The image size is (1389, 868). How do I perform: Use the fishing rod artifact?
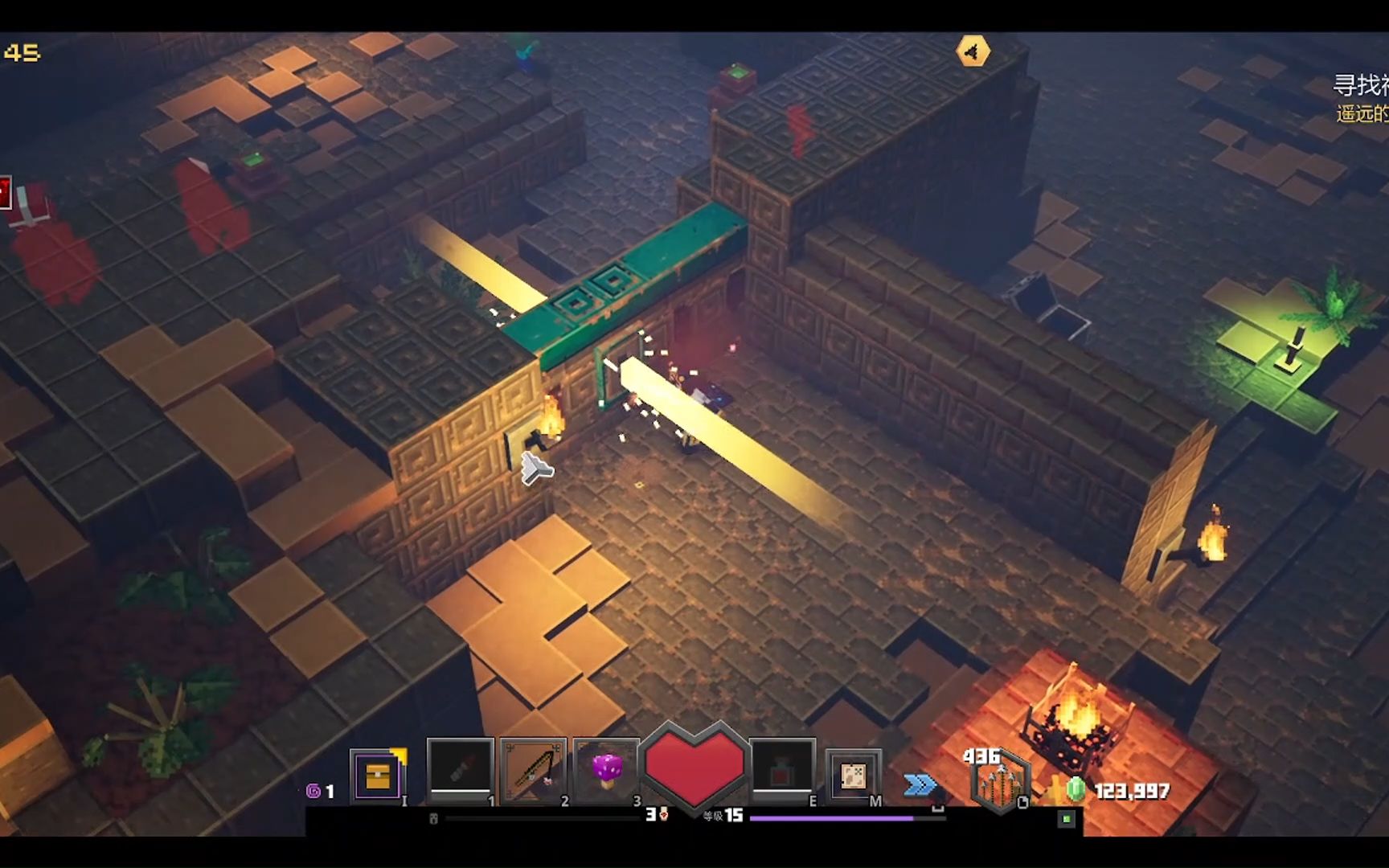[533, 771]
